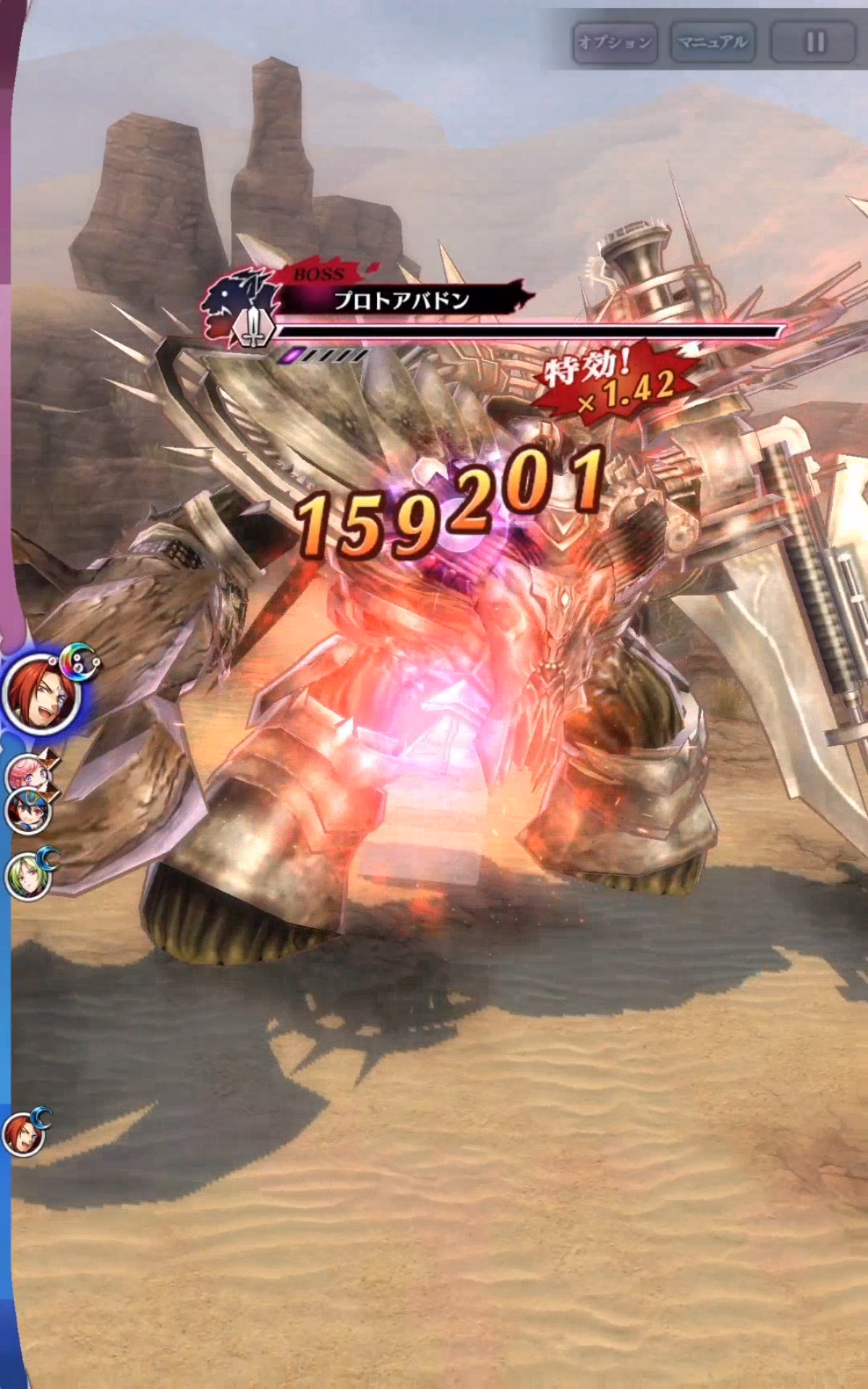Select the green-haired character turn icon

pyautogui.click(x=27, y=877)
